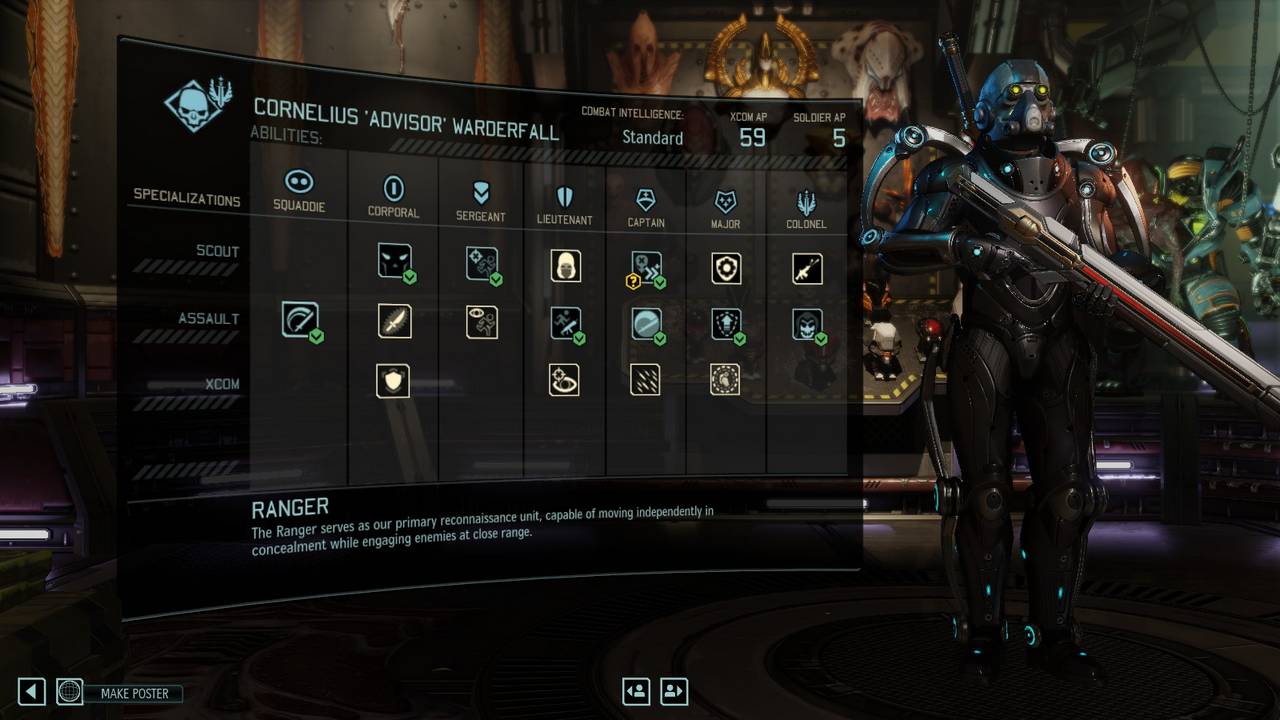1280x720 pixels.
Task: Select the Corporal panther-face ability icon
Action: pos(395,261)
